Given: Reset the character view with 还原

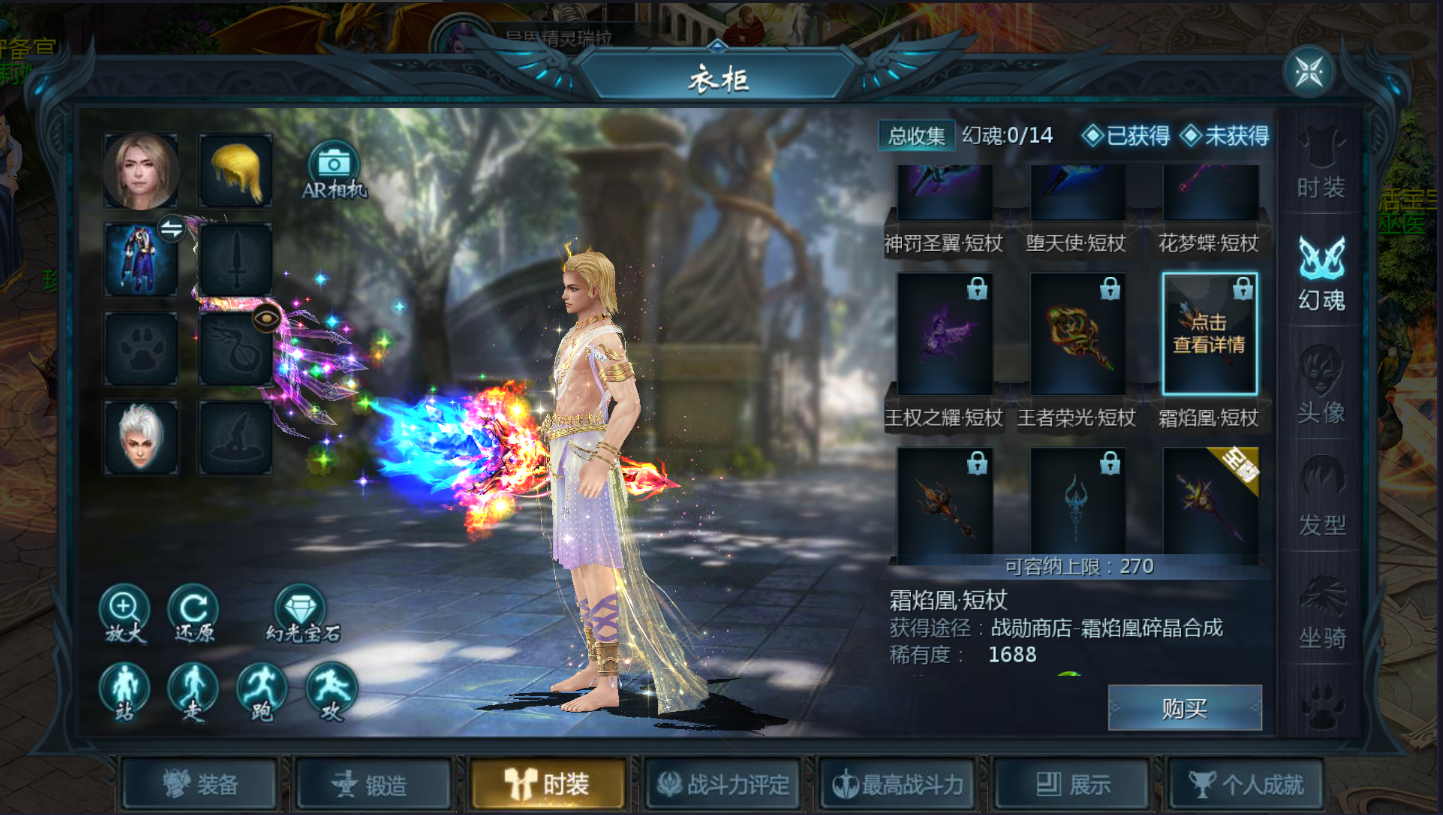Looking at the screenshot, I should [193, 609].
